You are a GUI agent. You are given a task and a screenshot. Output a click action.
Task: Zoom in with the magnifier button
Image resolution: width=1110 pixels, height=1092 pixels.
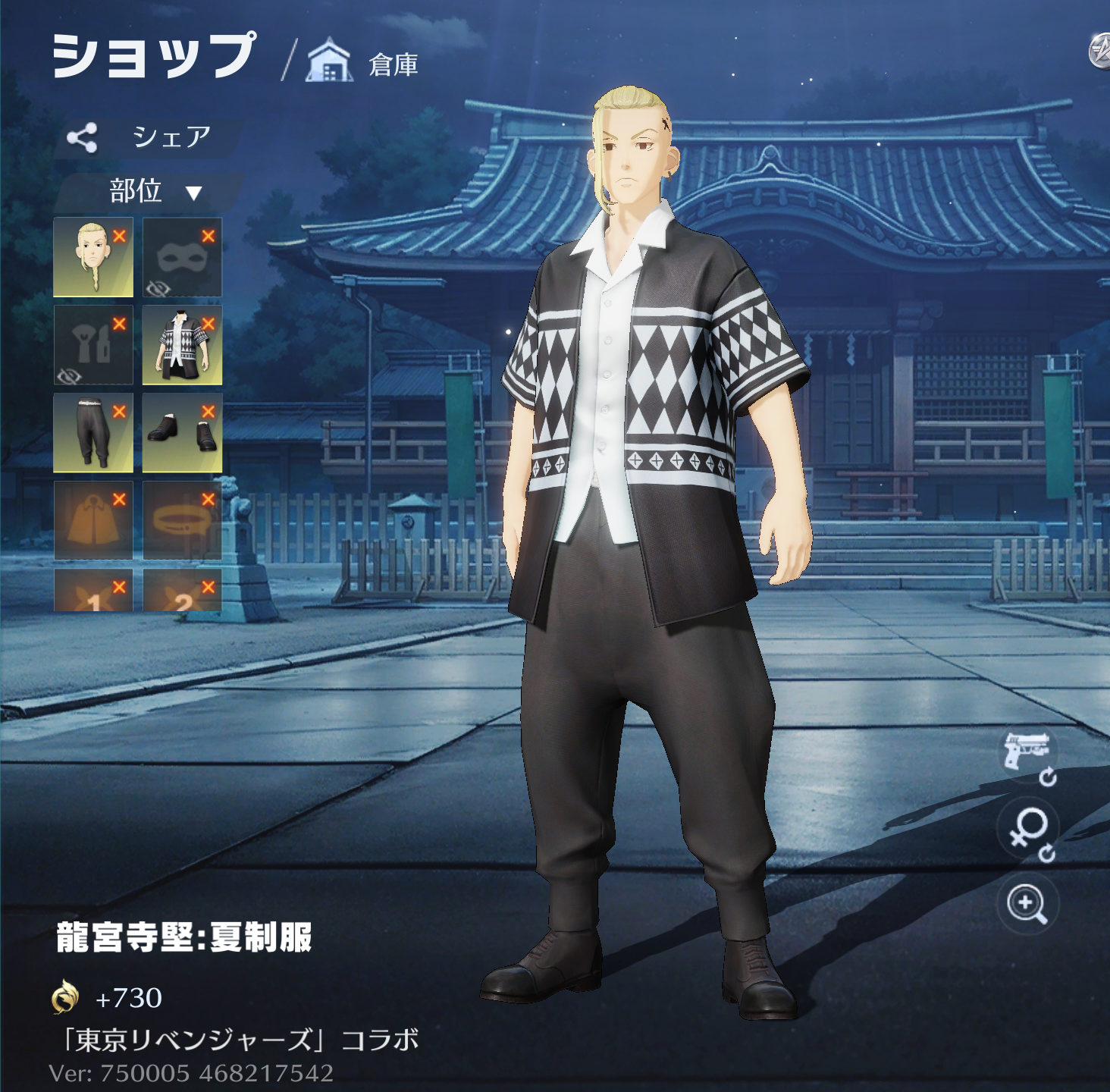[1027, 904]
